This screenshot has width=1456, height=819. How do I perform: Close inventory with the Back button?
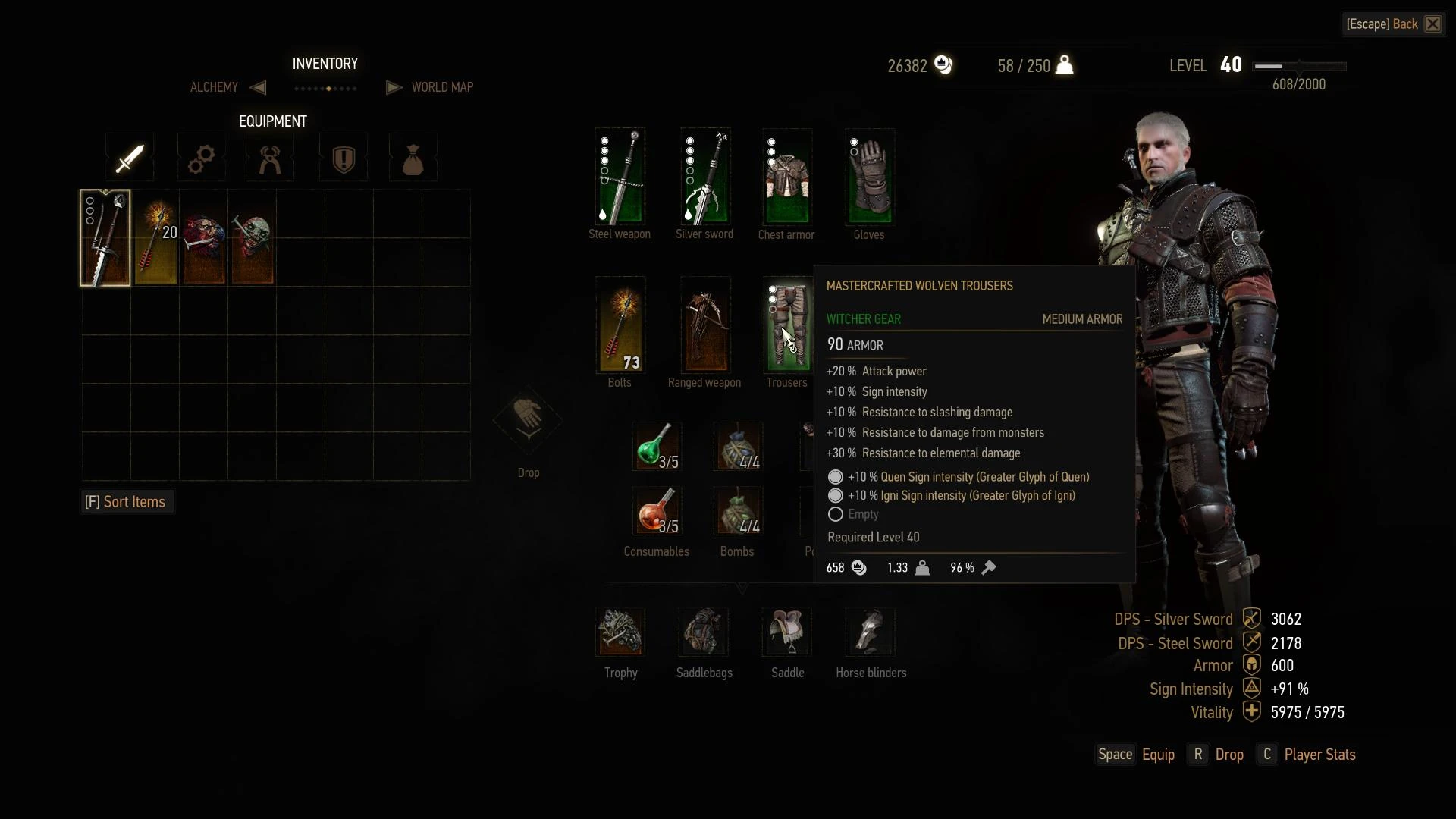tap(1392, 24)
